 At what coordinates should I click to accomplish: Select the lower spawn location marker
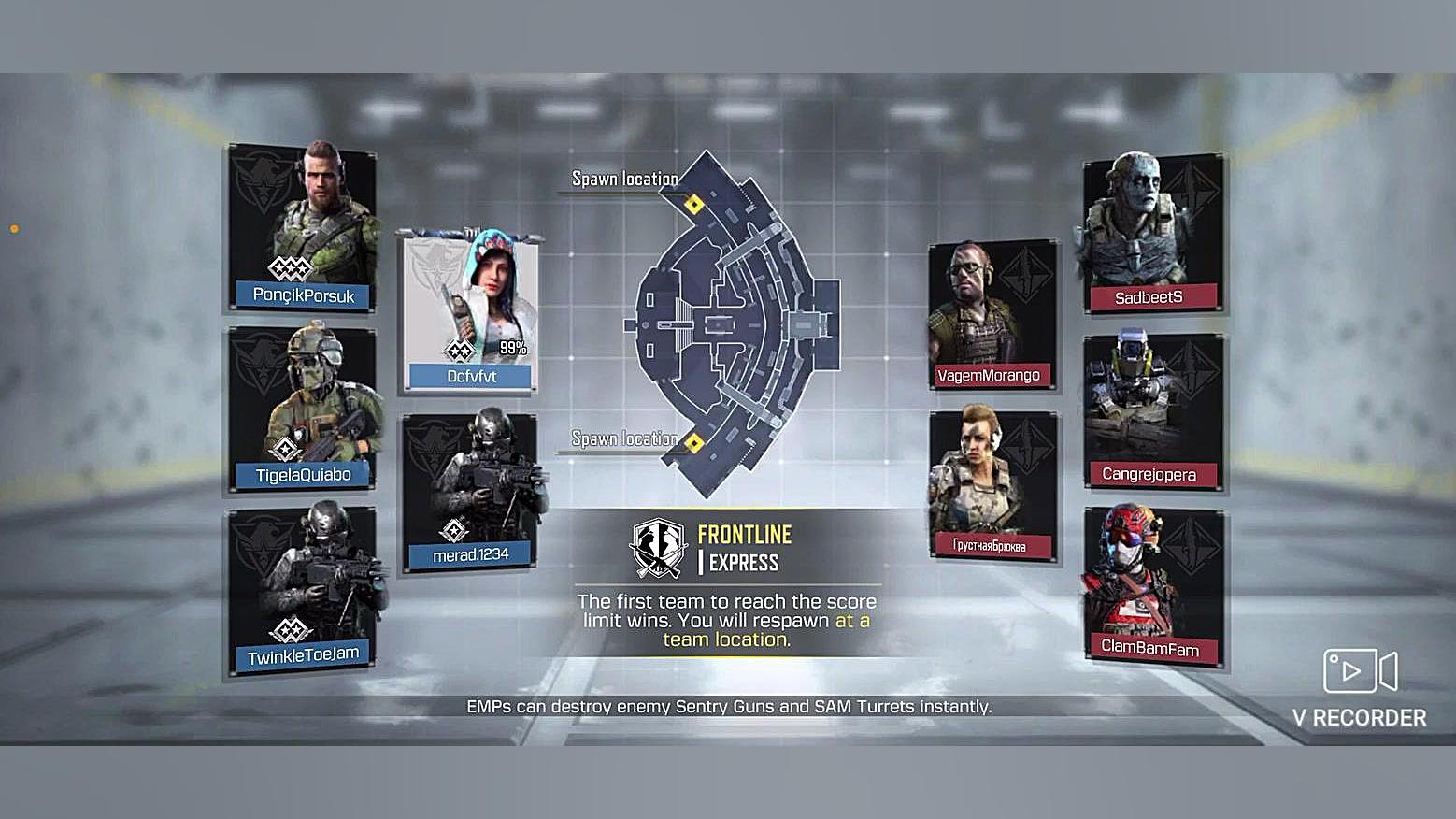[x=693, y=442]
